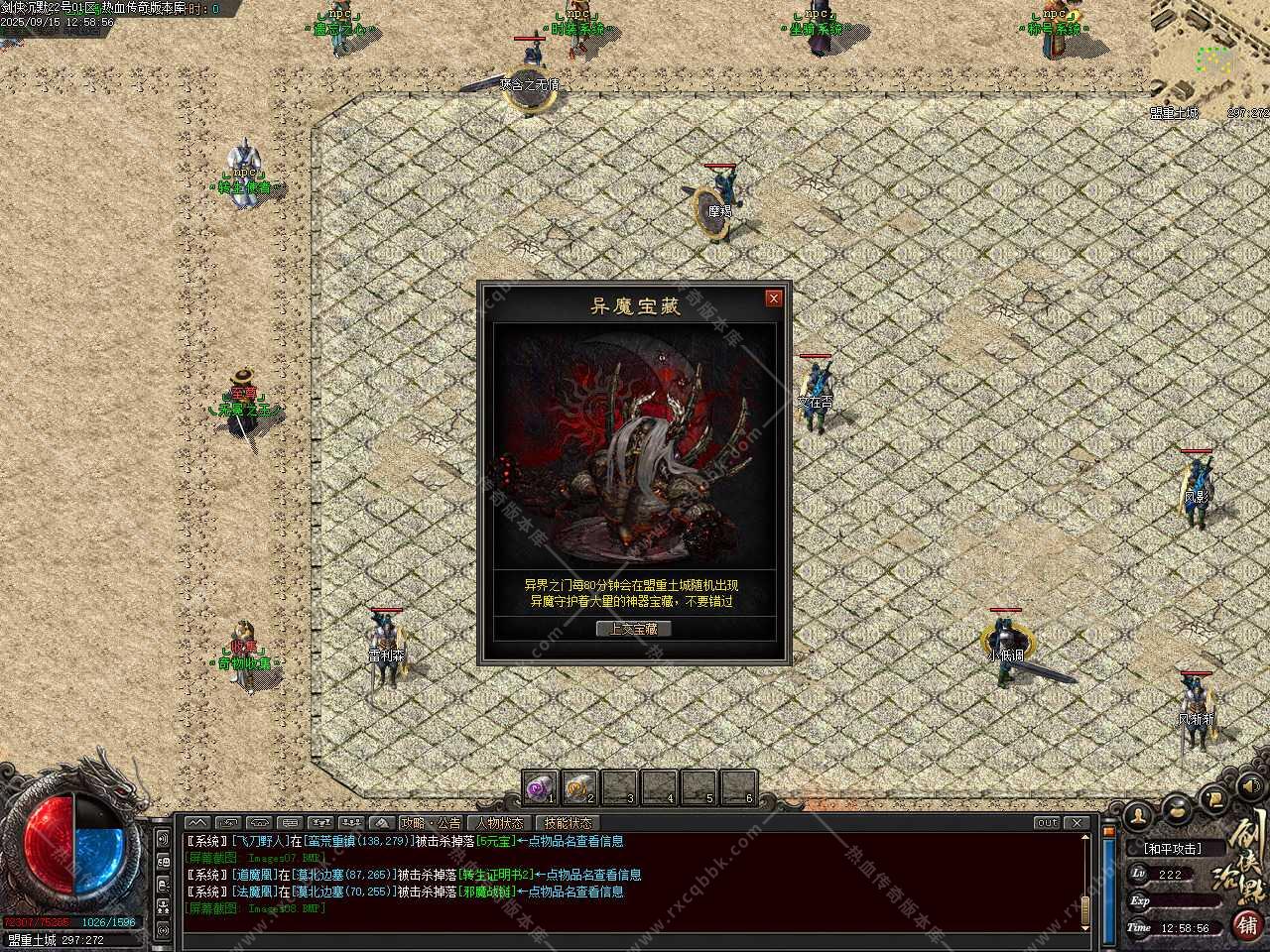The width and height of the screenshot is (1270, 952).
Task: Switch to the 技能状态 skill status tab
Action: pyautogui.click(x=568, y=823)
